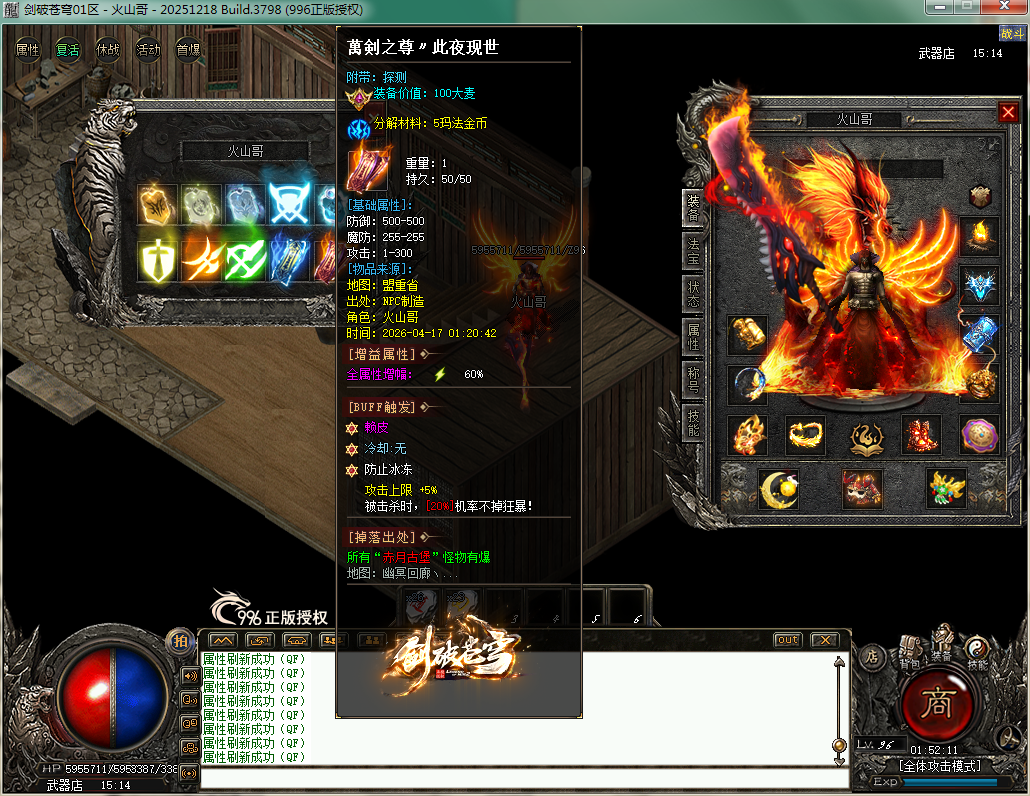Select the golden shield-and-sword icon
Image resolution: width=1030 pixels, height=796 pixels.
pyautogui.click(x=157, y=260)
